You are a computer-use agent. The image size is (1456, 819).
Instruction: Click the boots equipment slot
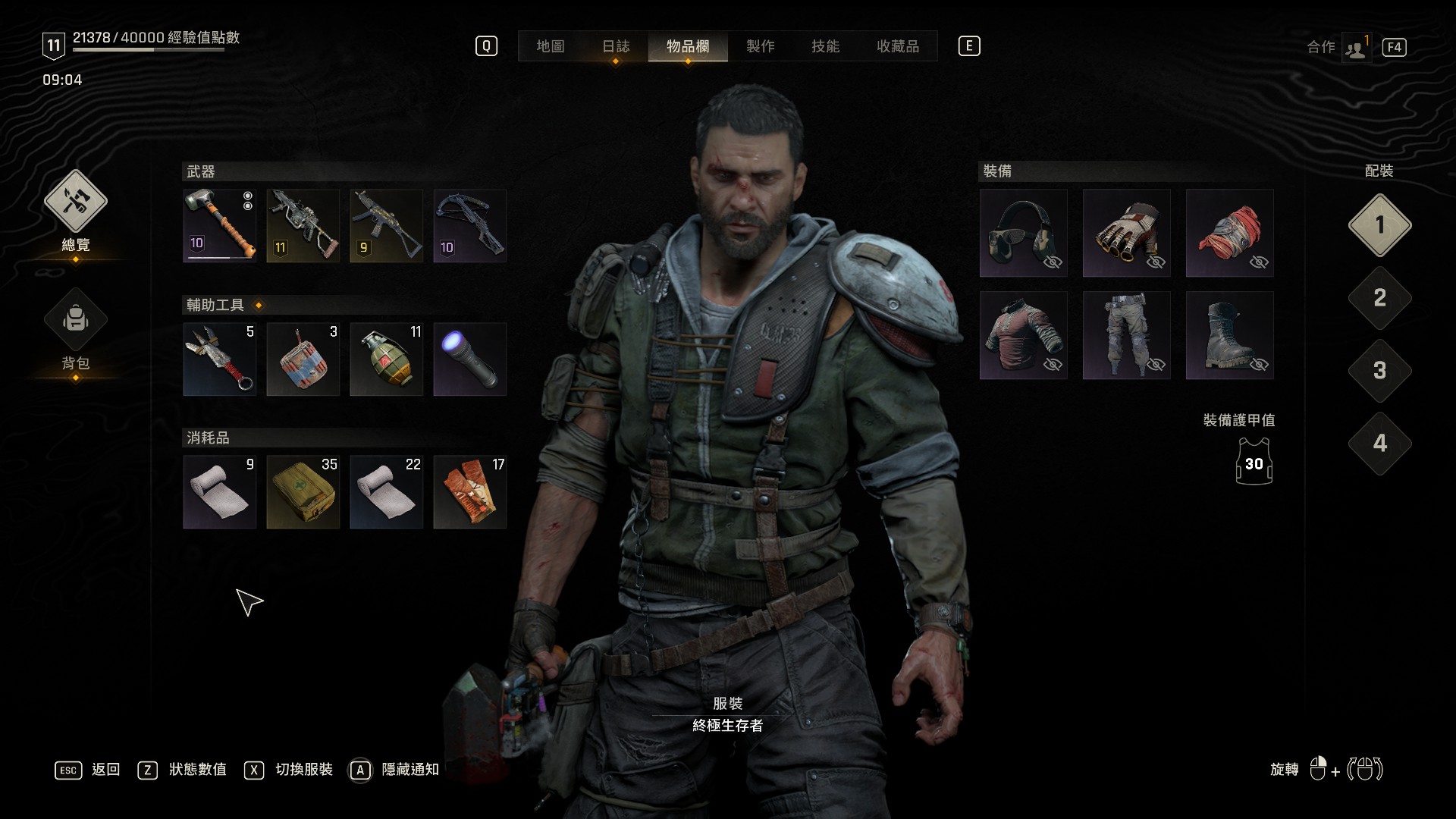[1229, 335]
